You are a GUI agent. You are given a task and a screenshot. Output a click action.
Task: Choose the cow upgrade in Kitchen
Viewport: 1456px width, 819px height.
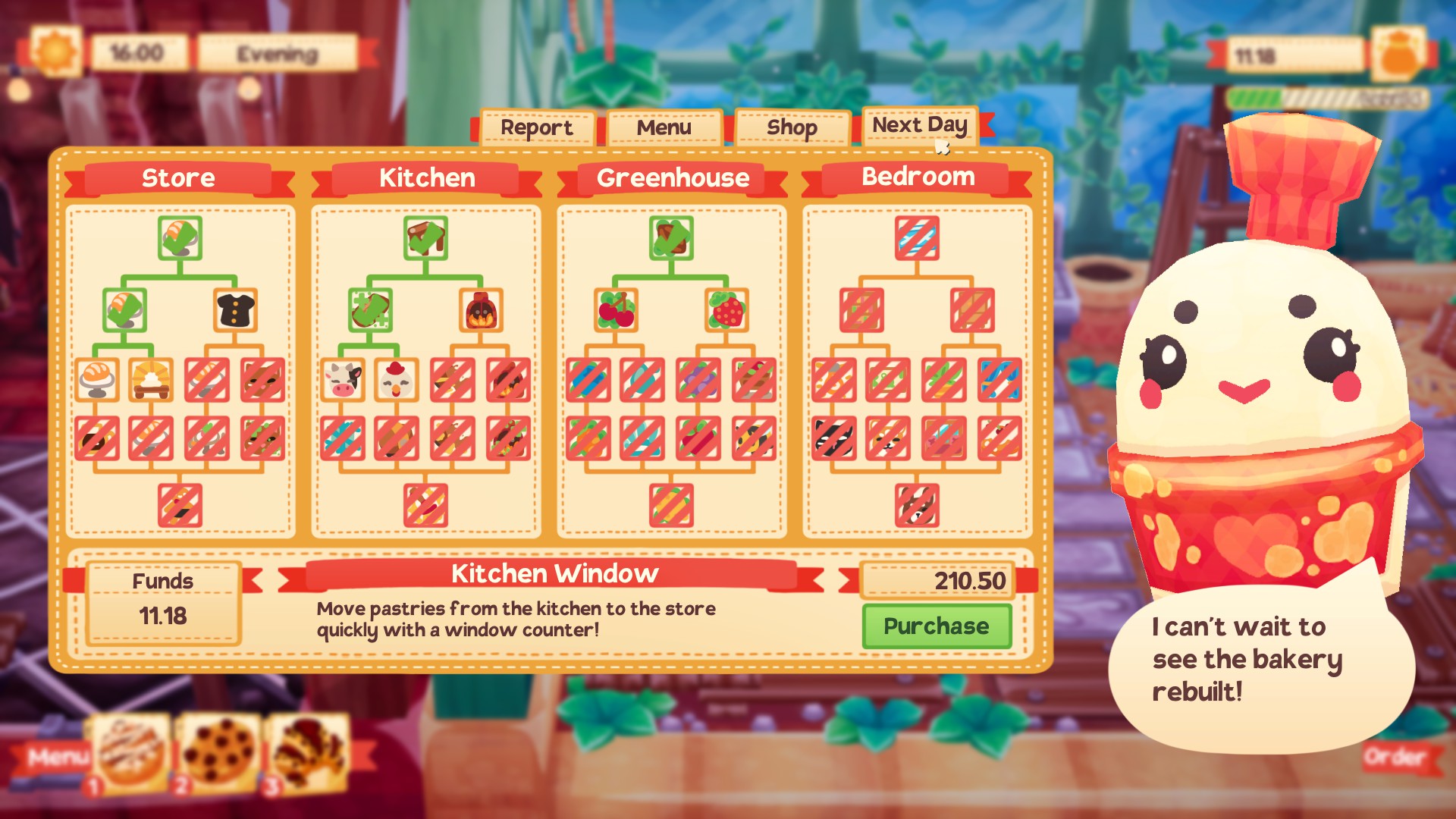[x=342, y=379]
